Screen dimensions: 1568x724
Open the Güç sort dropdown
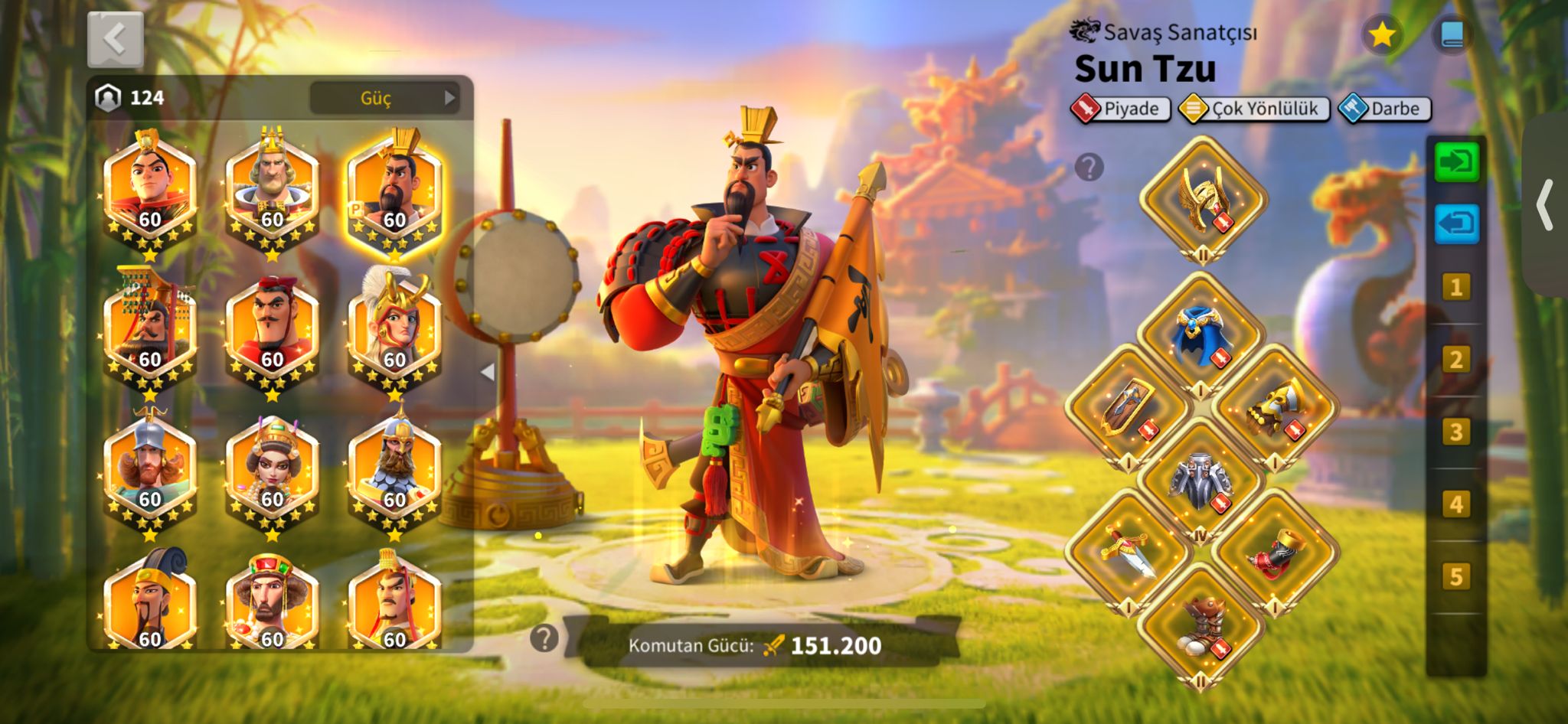384,98
